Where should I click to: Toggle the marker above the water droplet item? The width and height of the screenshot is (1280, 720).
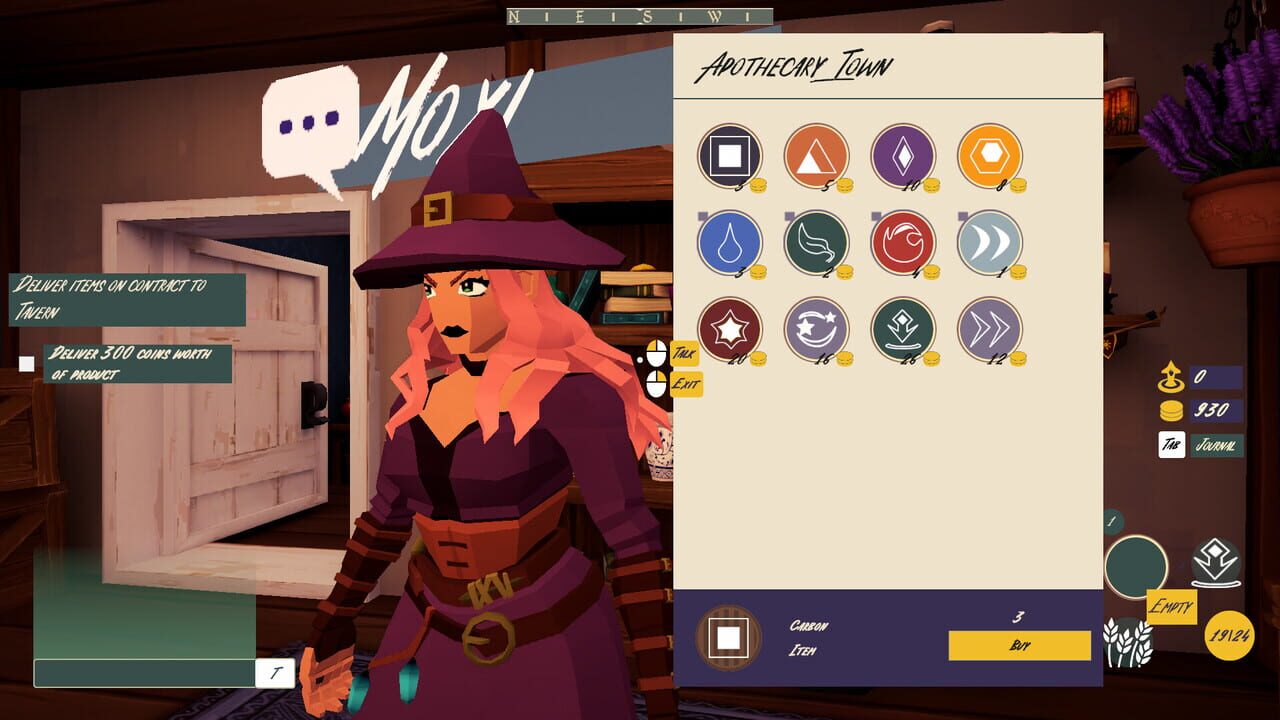coord(703,216)
